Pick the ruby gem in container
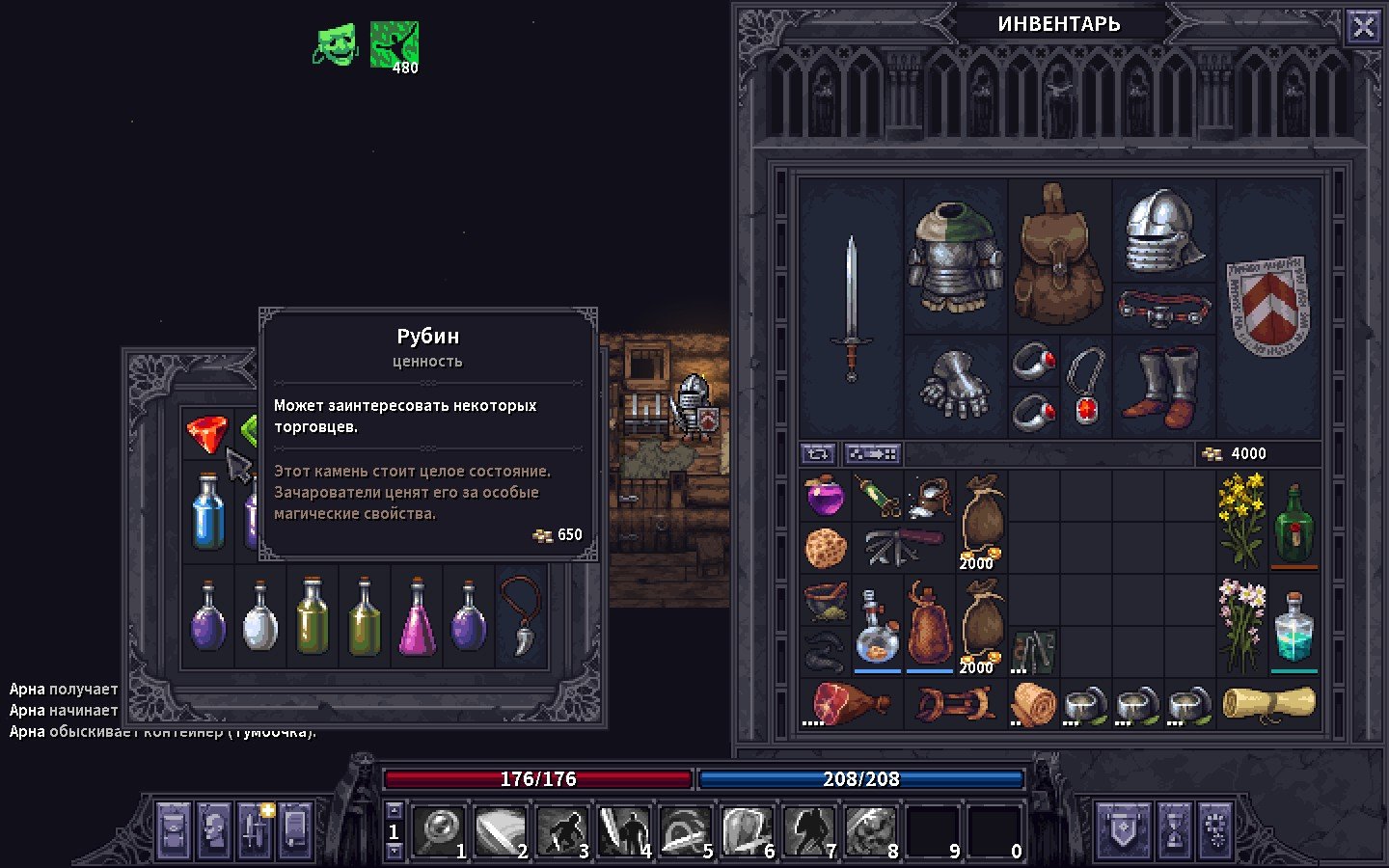The width and height of the screenshot is (1389, 868). tap(207, 434)
